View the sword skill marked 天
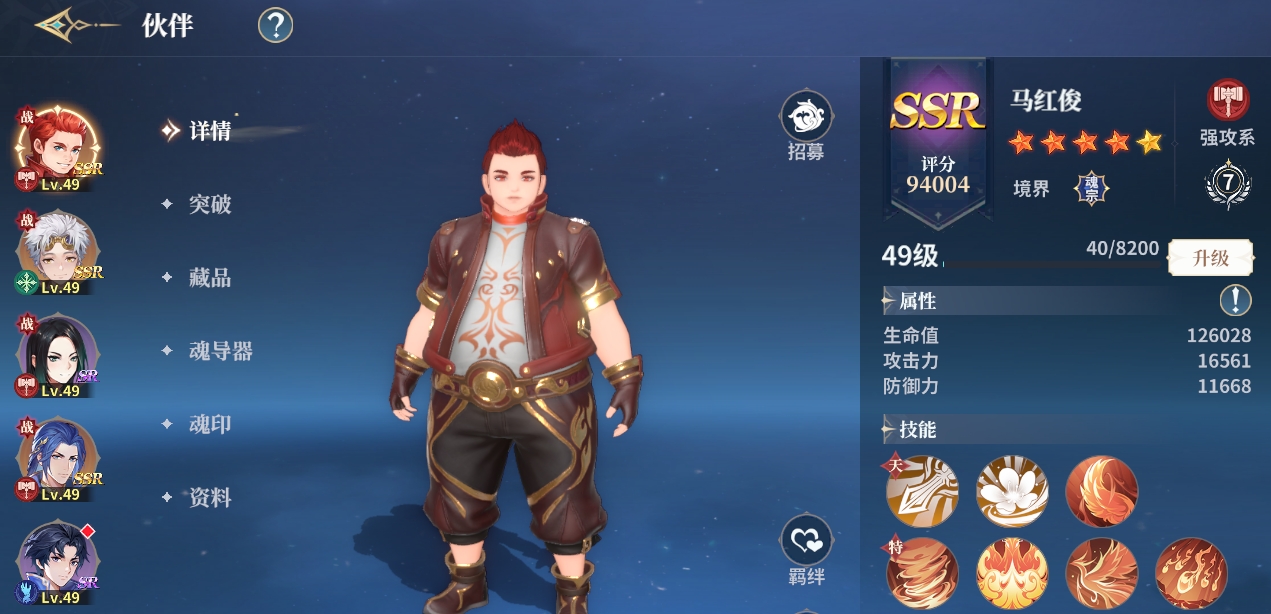Image resolution: width=1271 pixels, height=614 pixels. point(922,490)
